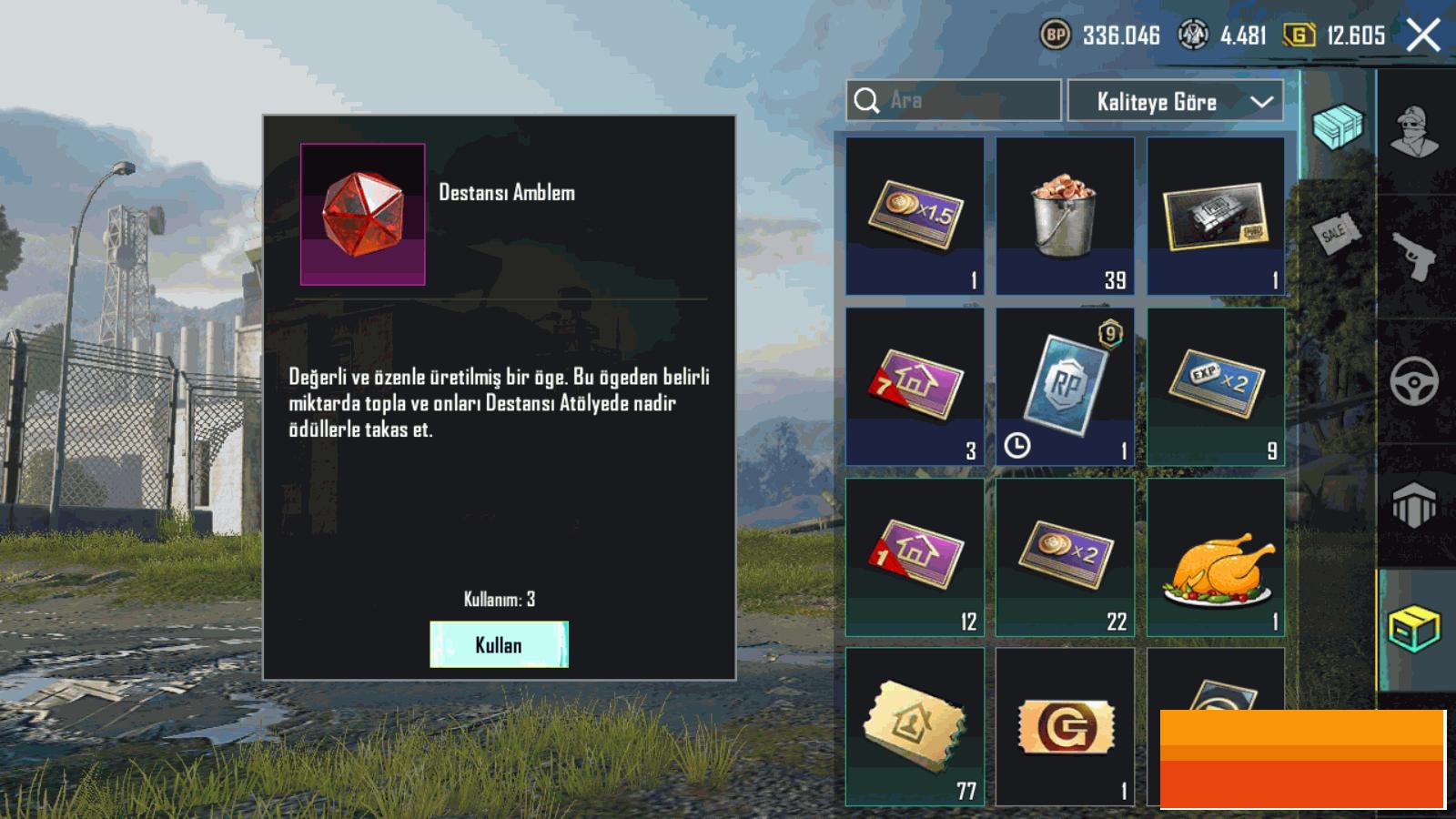Select the BP x1.5 card slot

coord(915,216)
